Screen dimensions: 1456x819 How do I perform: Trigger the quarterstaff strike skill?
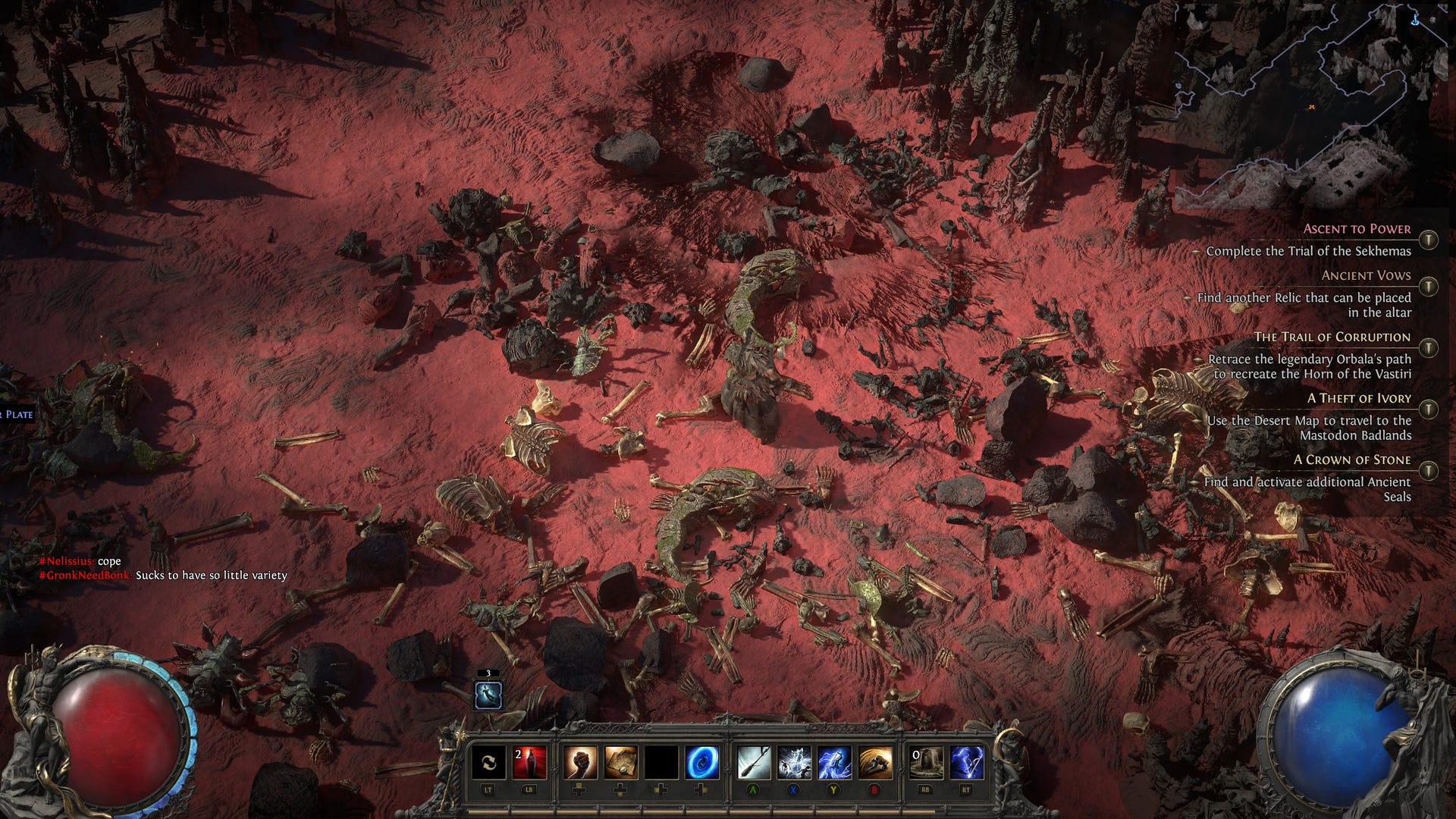(754, 761)
